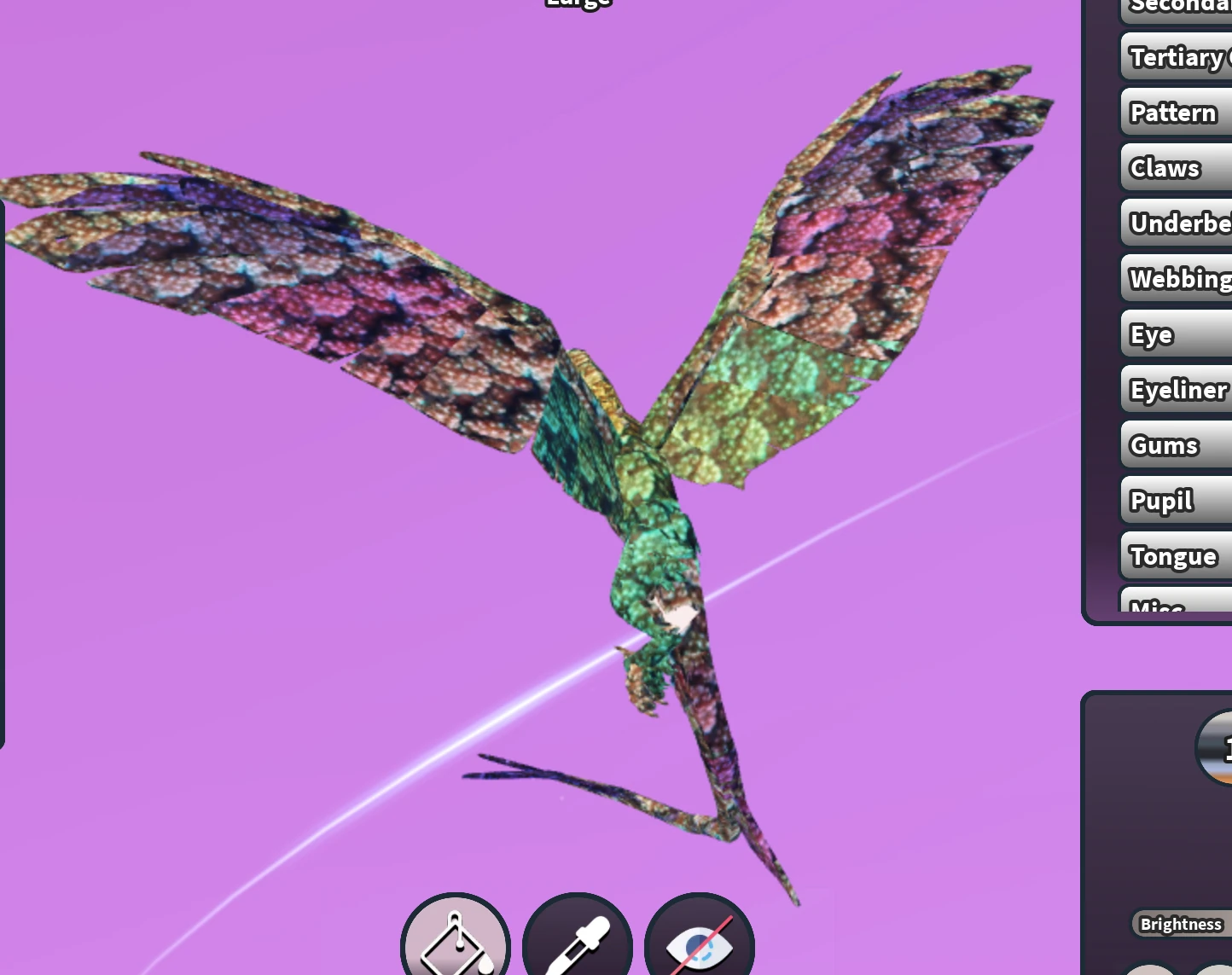
Task: Select the Pattern customization option
Action: tap(1173, 112)
